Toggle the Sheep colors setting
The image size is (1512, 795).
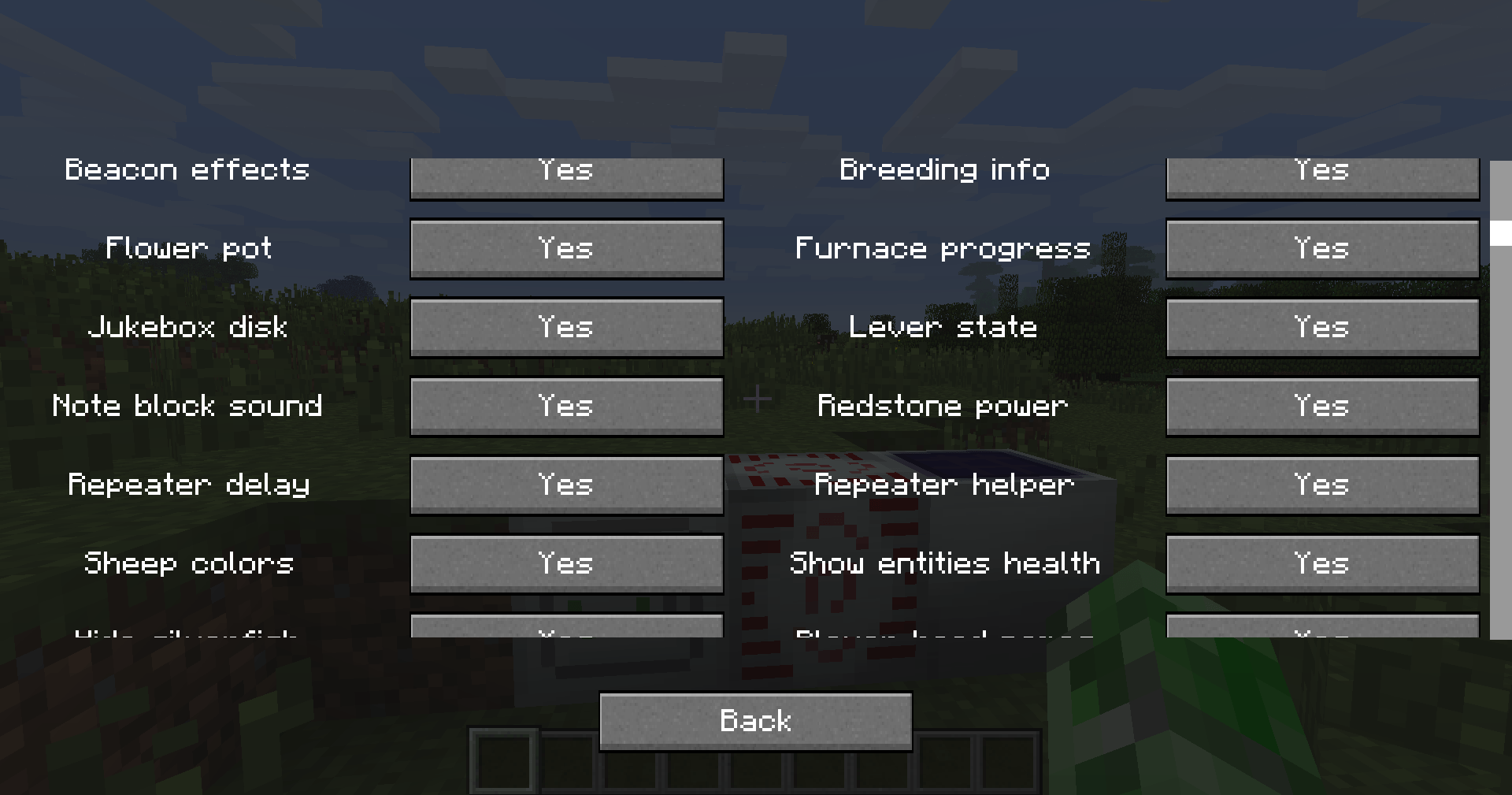566,564
